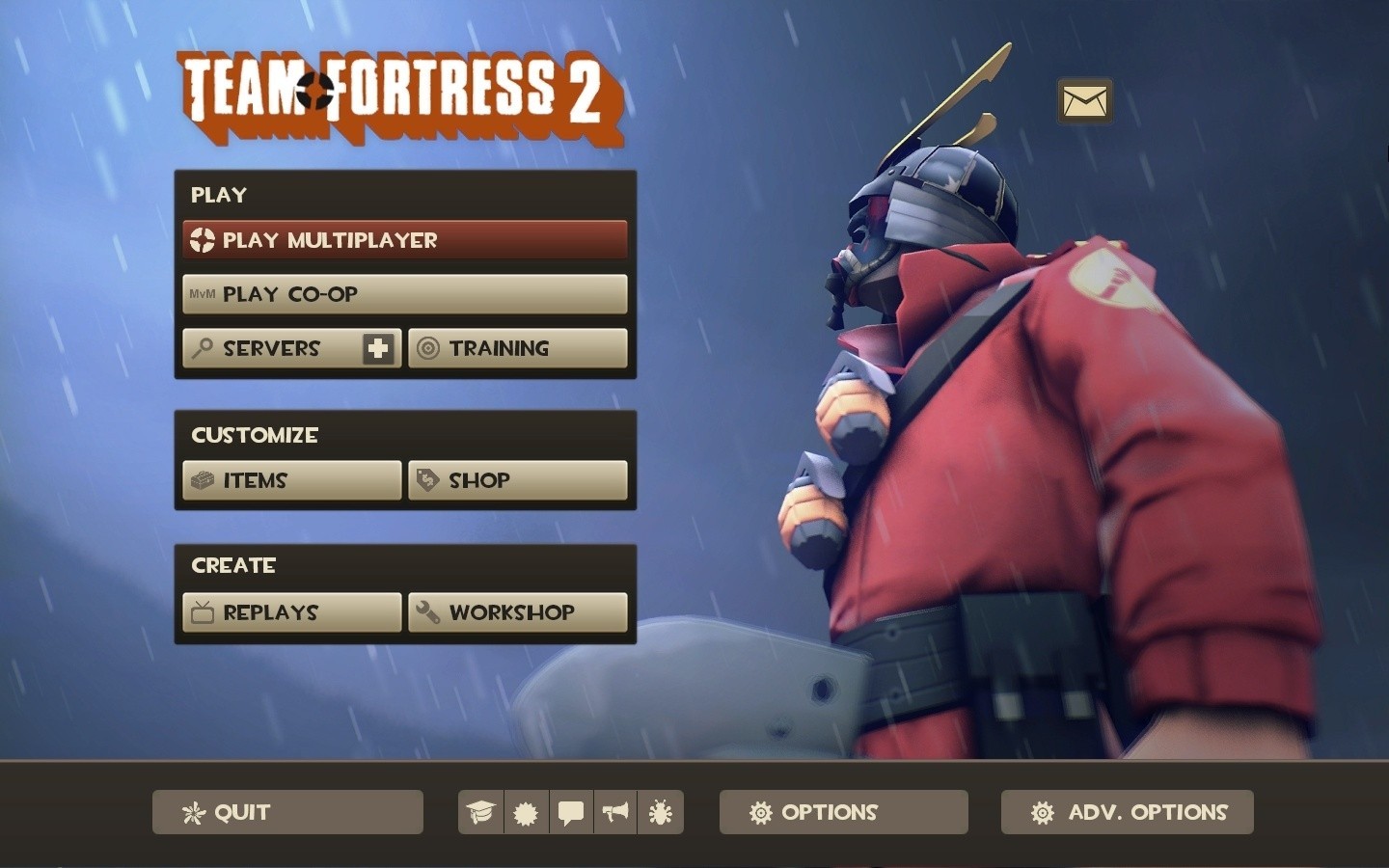Select the starburst new-user icon
1389x868 pixels.
525,812
